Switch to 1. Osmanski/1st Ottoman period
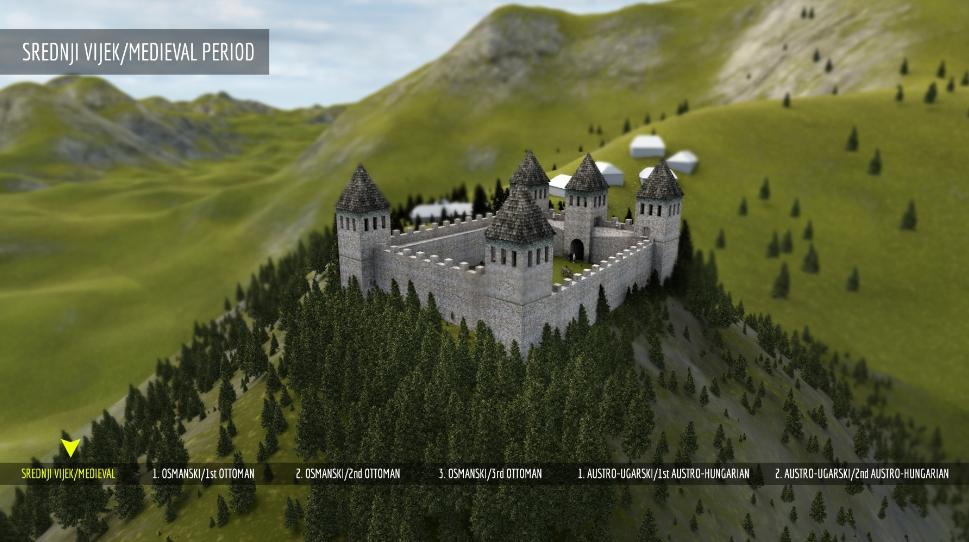 pos(203,473)
